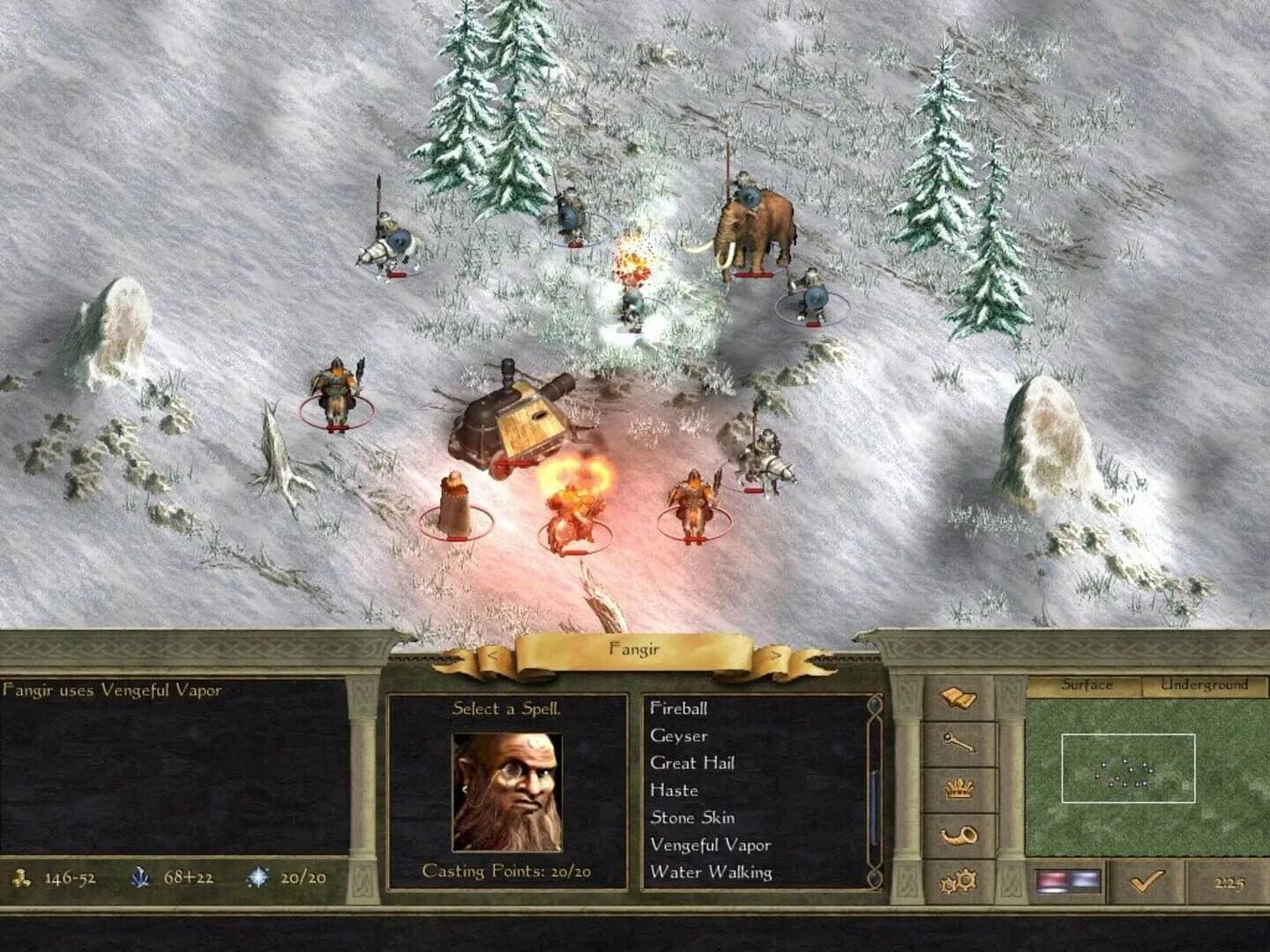The image size is (1270, 952).
Task: Click the gold coins resource icon
Action: coord(24,878)
